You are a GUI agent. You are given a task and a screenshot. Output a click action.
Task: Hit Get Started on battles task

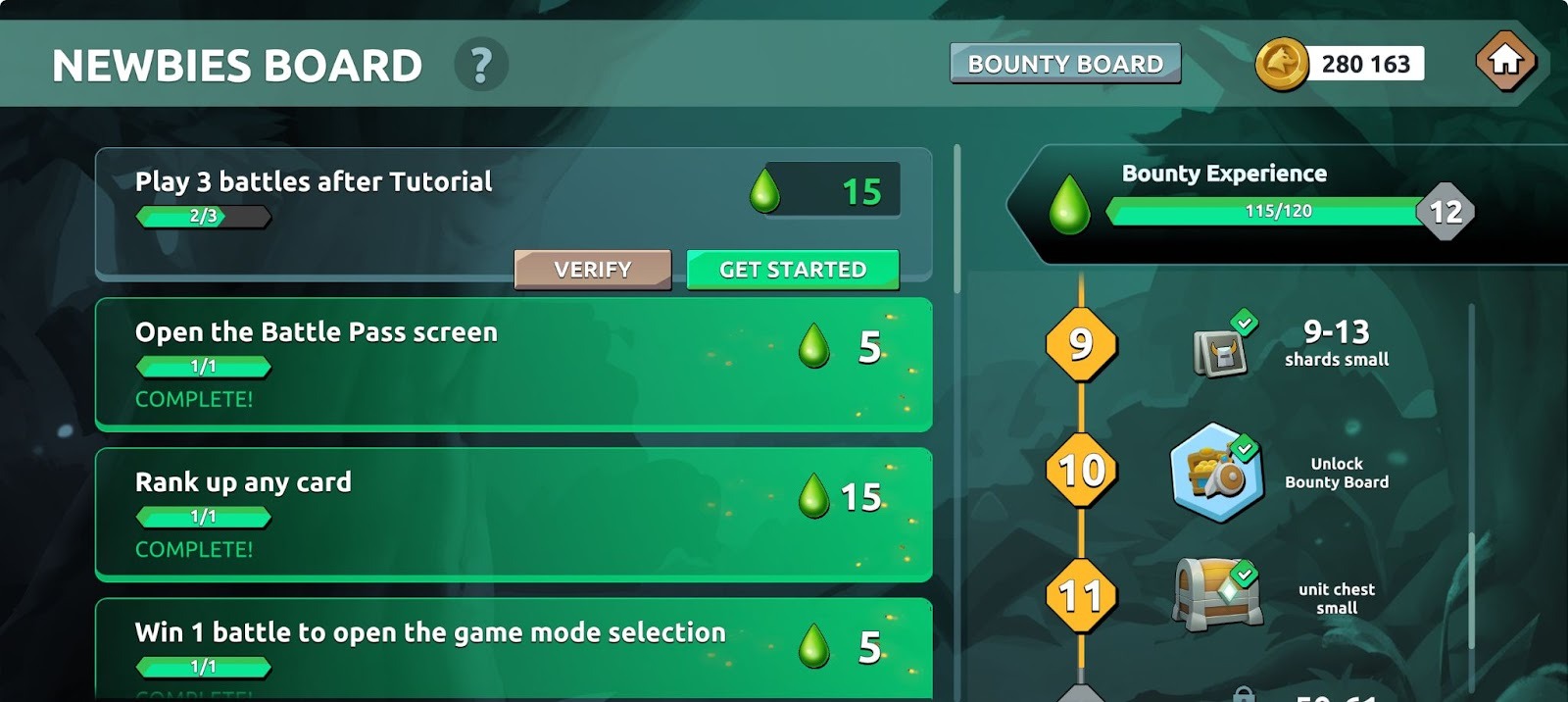pos(793,270)
